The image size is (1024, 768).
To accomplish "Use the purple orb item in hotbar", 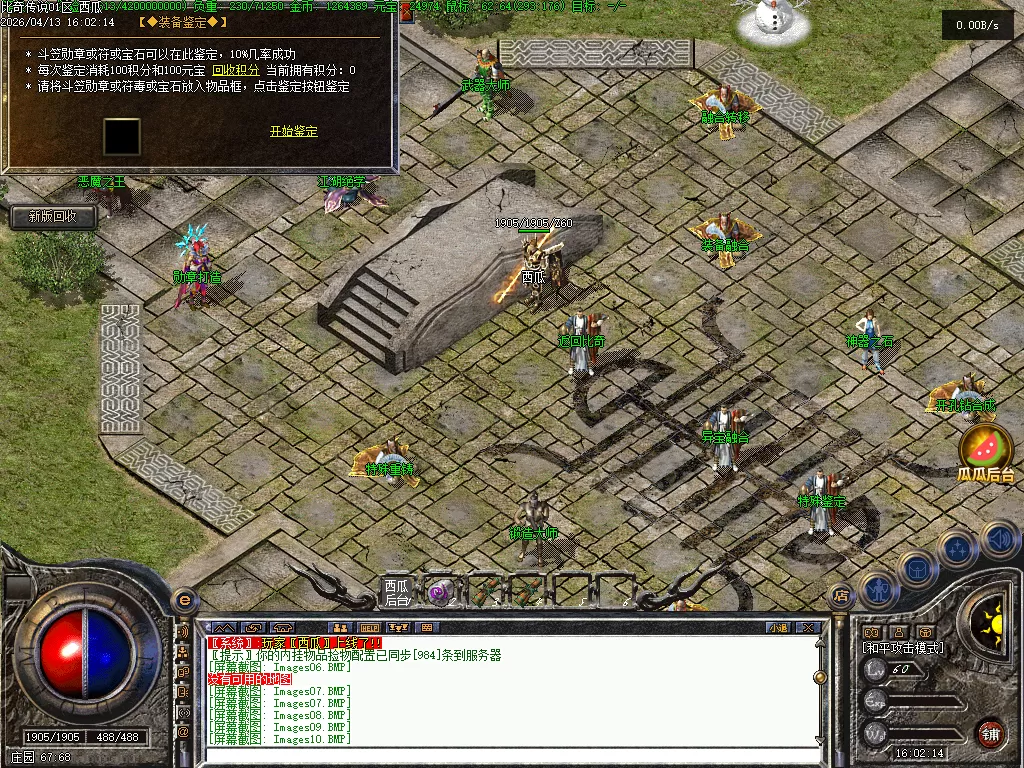I will click(439, 592).
